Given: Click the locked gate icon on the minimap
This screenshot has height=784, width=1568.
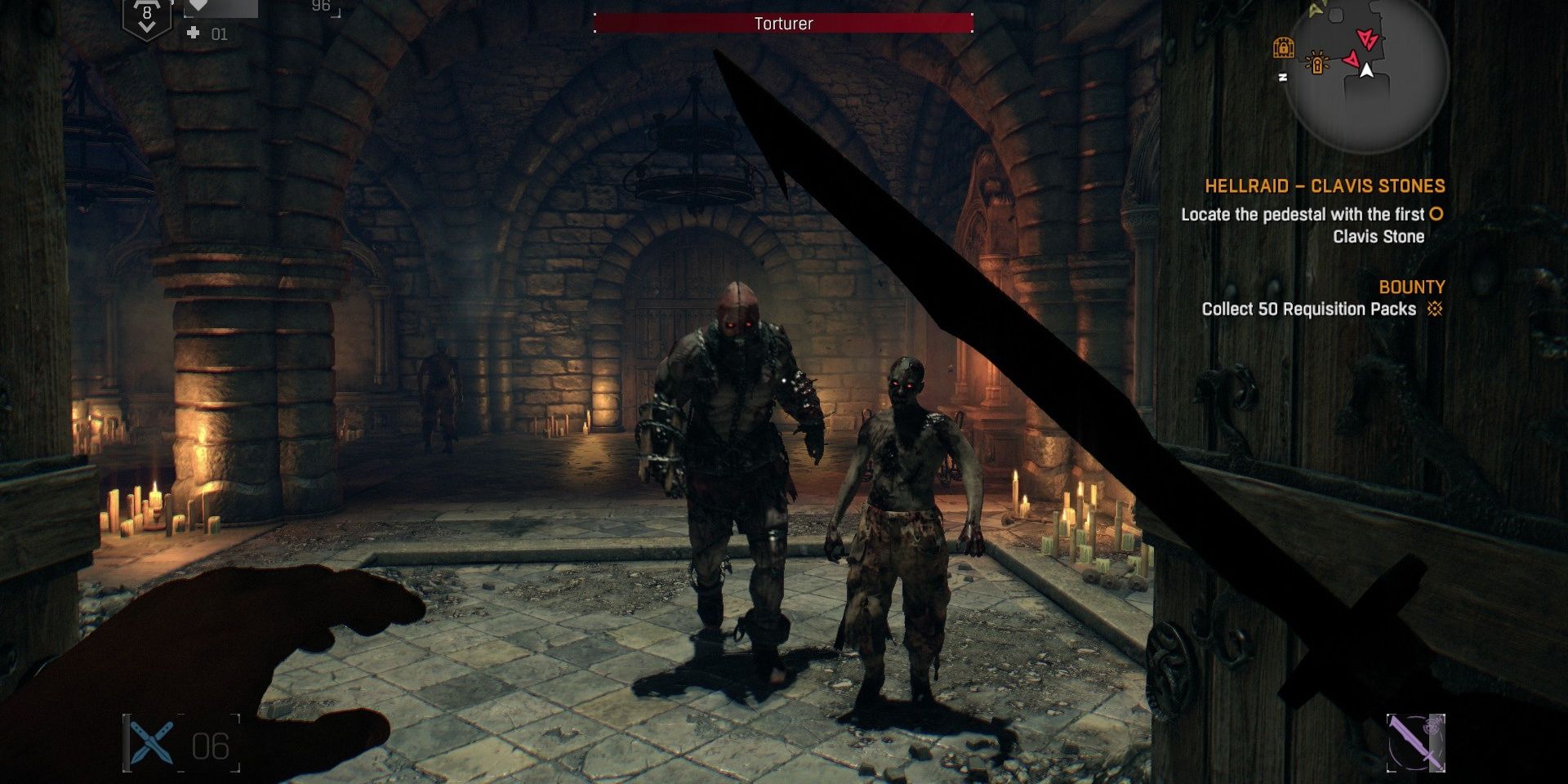Looking at the screenshot, I should coord(1284,47).
